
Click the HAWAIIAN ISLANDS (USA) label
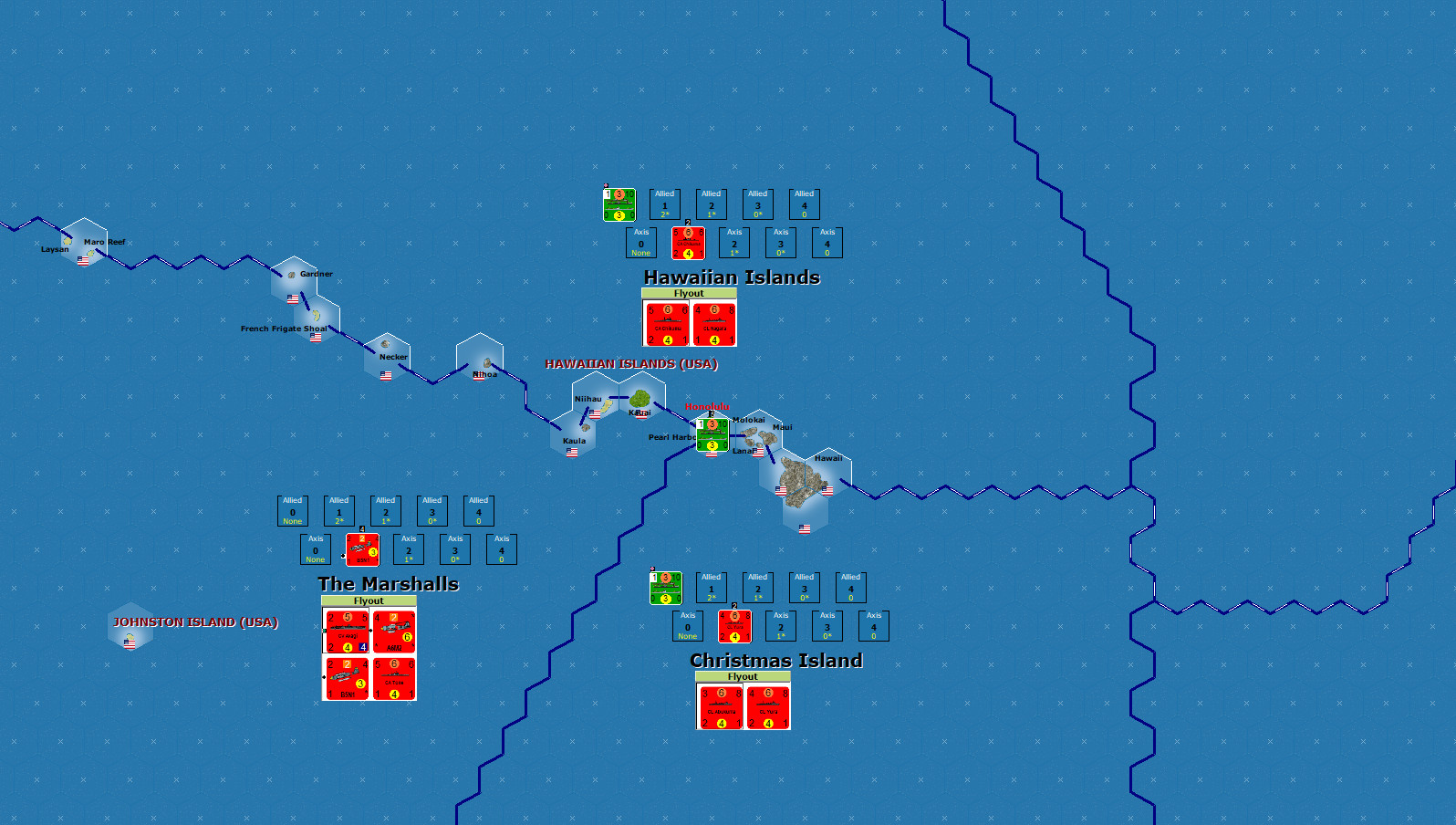click(x=631, y=363)
